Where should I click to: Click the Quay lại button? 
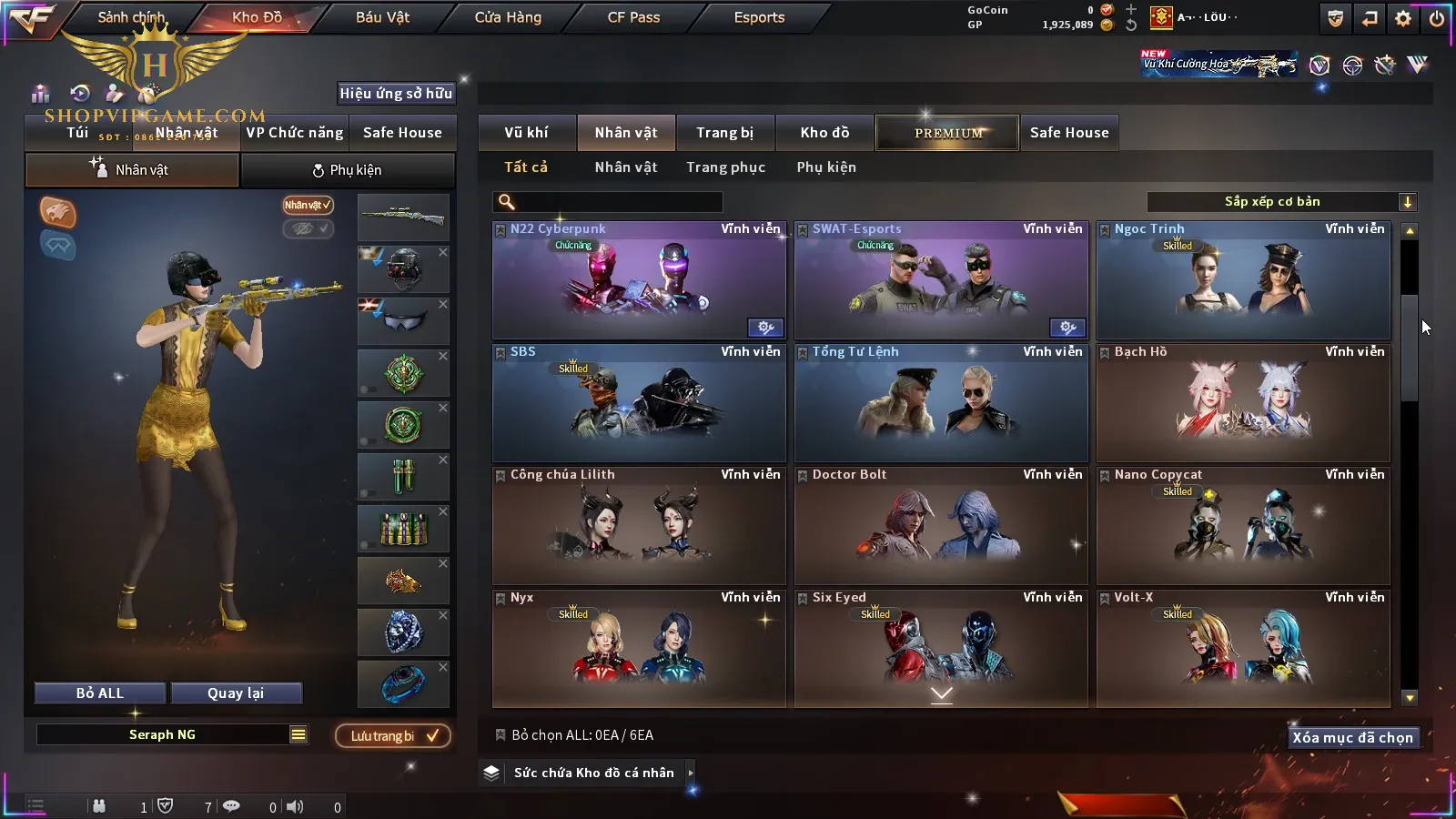[x=236, y=693]
